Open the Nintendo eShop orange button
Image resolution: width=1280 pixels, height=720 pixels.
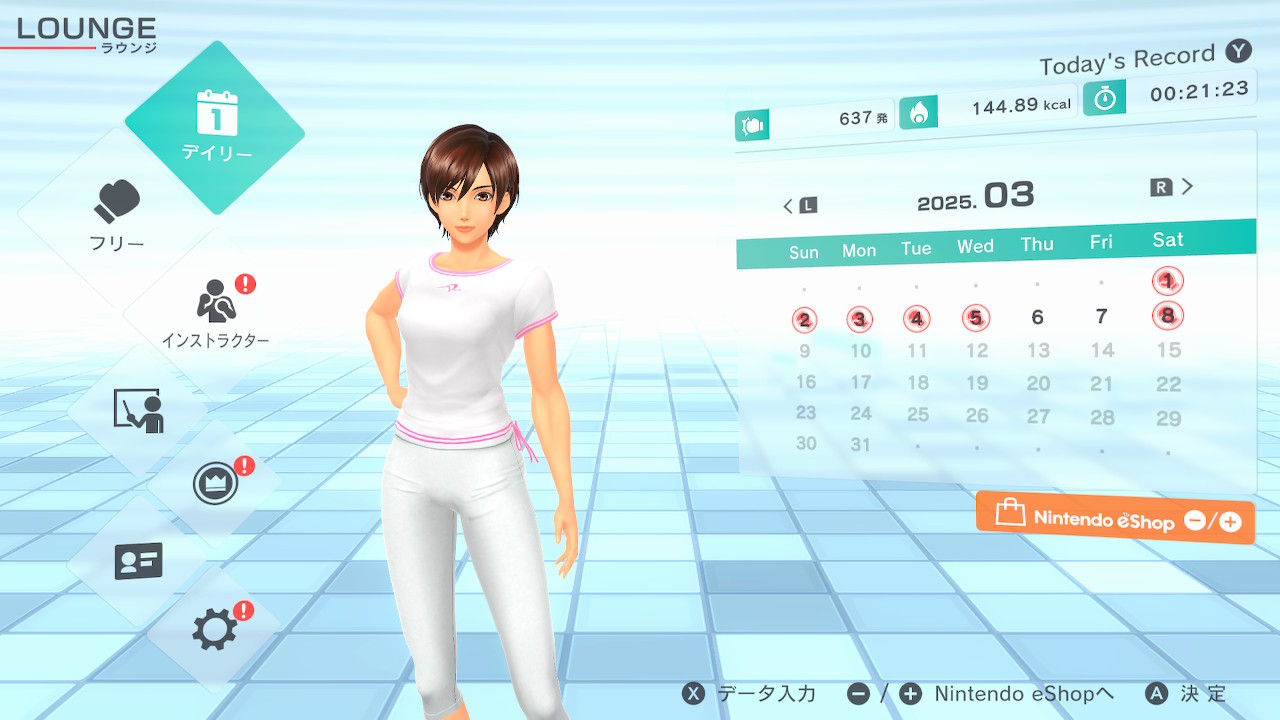[1115, 519]
